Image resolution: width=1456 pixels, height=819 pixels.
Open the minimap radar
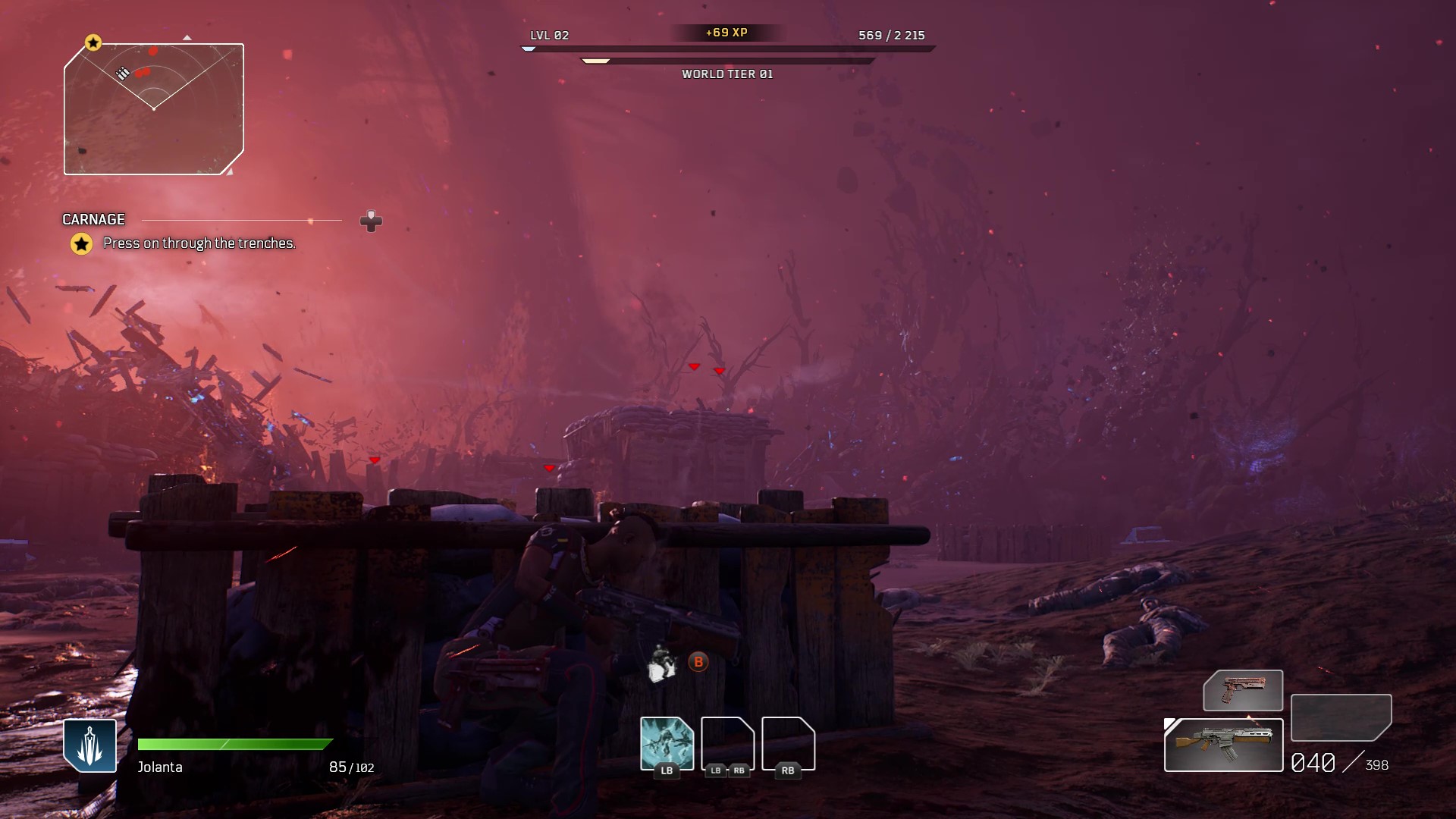pyautogui.click(x=154, y=109)
